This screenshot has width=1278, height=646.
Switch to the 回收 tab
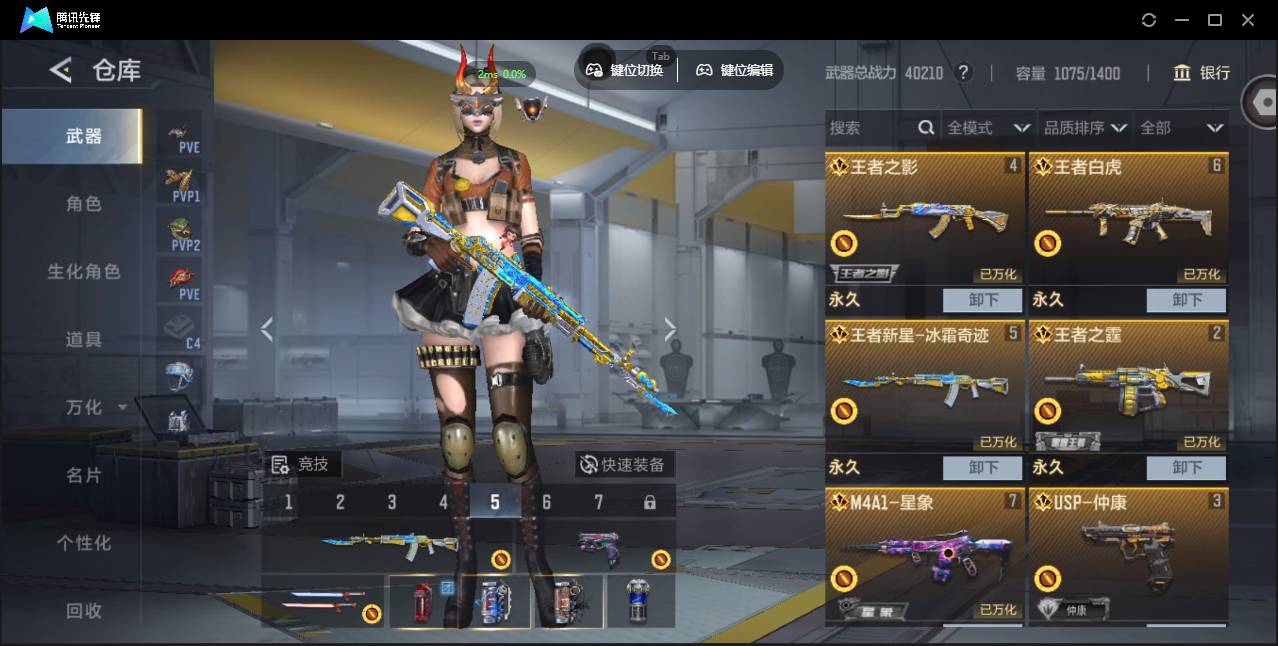click(84, 610)
